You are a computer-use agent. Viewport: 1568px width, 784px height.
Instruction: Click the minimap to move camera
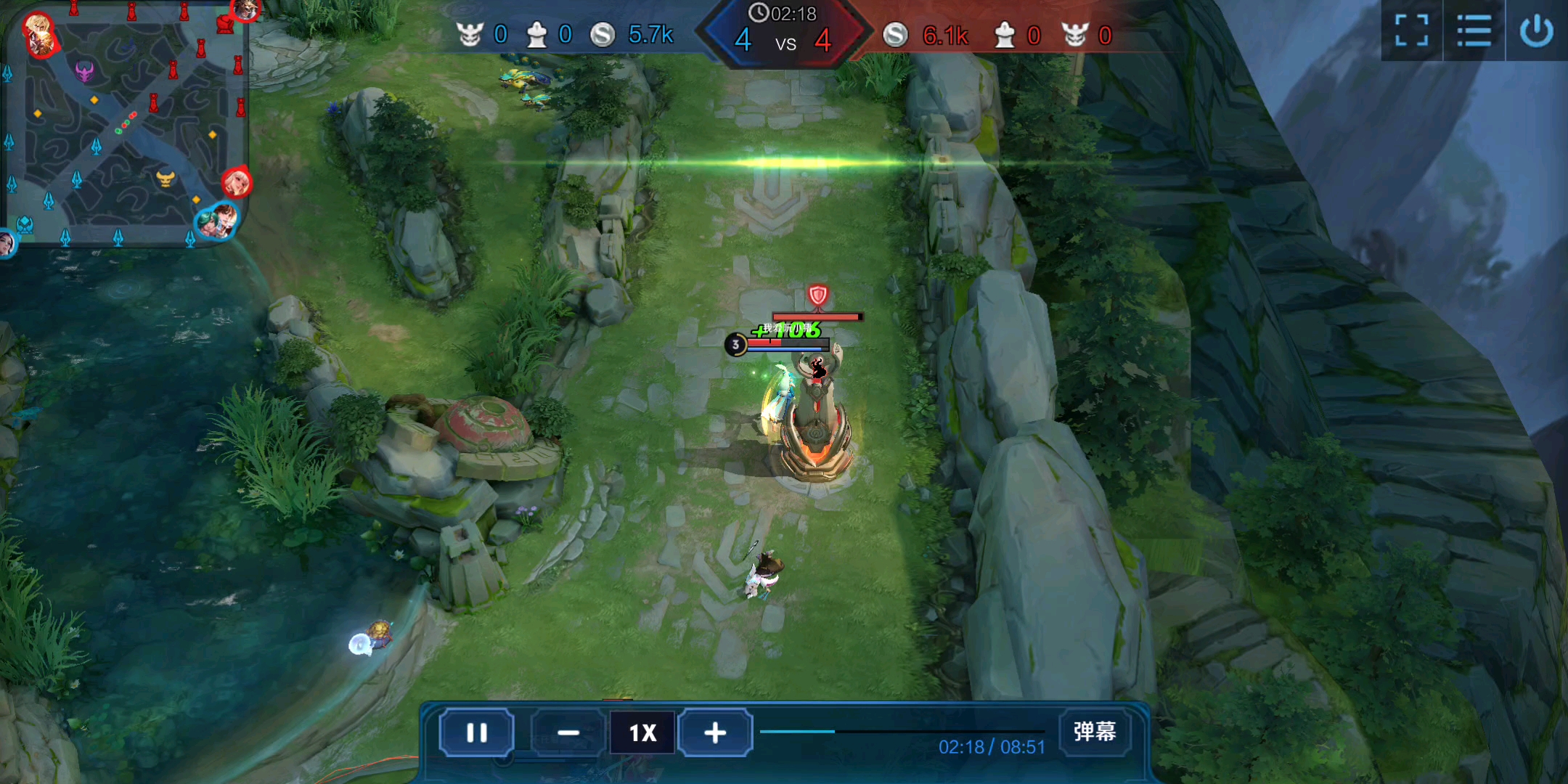pyautogui.click(x=127, y=127)
